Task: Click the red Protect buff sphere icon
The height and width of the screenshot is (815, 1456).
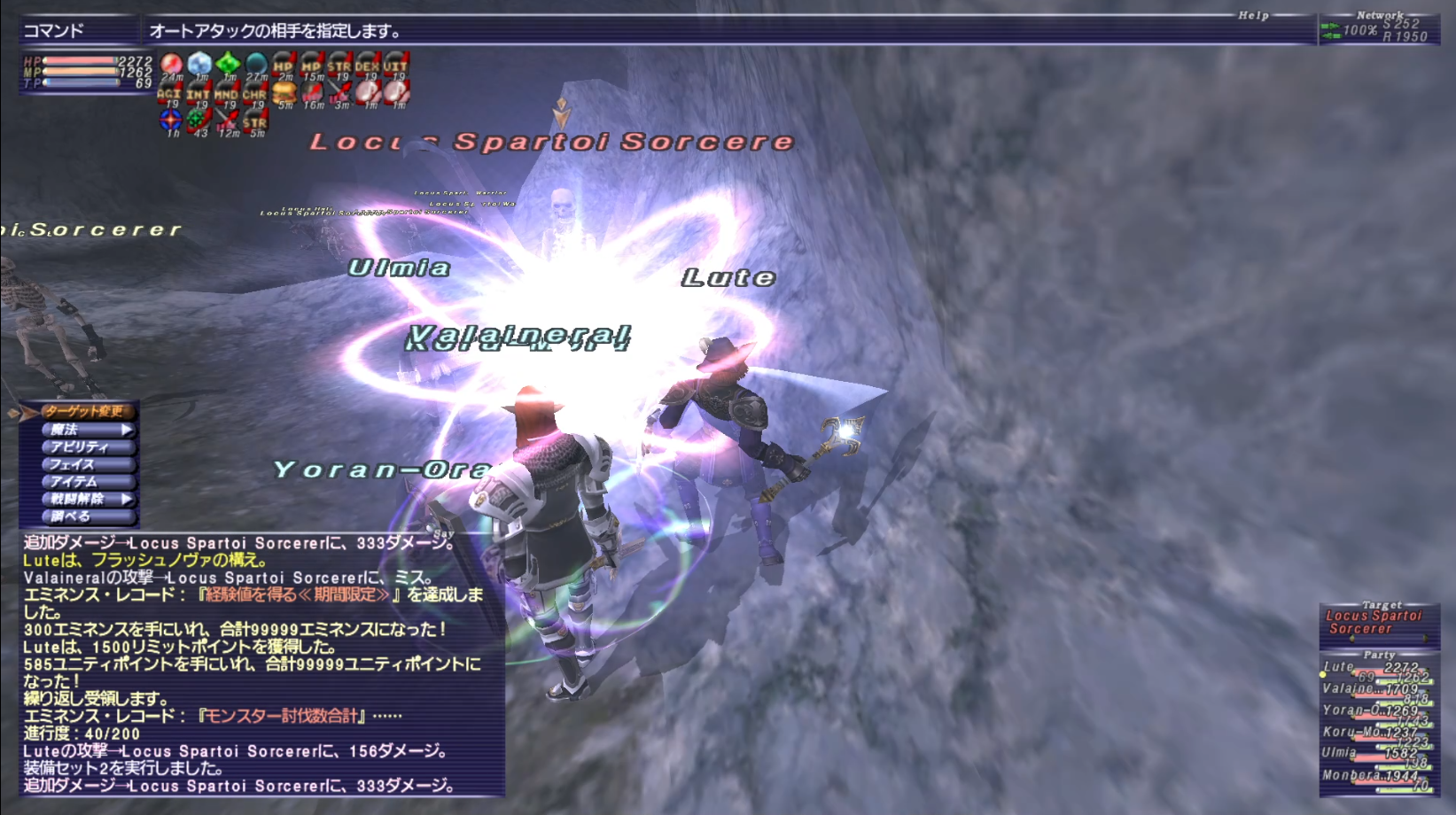Action: 169,63
